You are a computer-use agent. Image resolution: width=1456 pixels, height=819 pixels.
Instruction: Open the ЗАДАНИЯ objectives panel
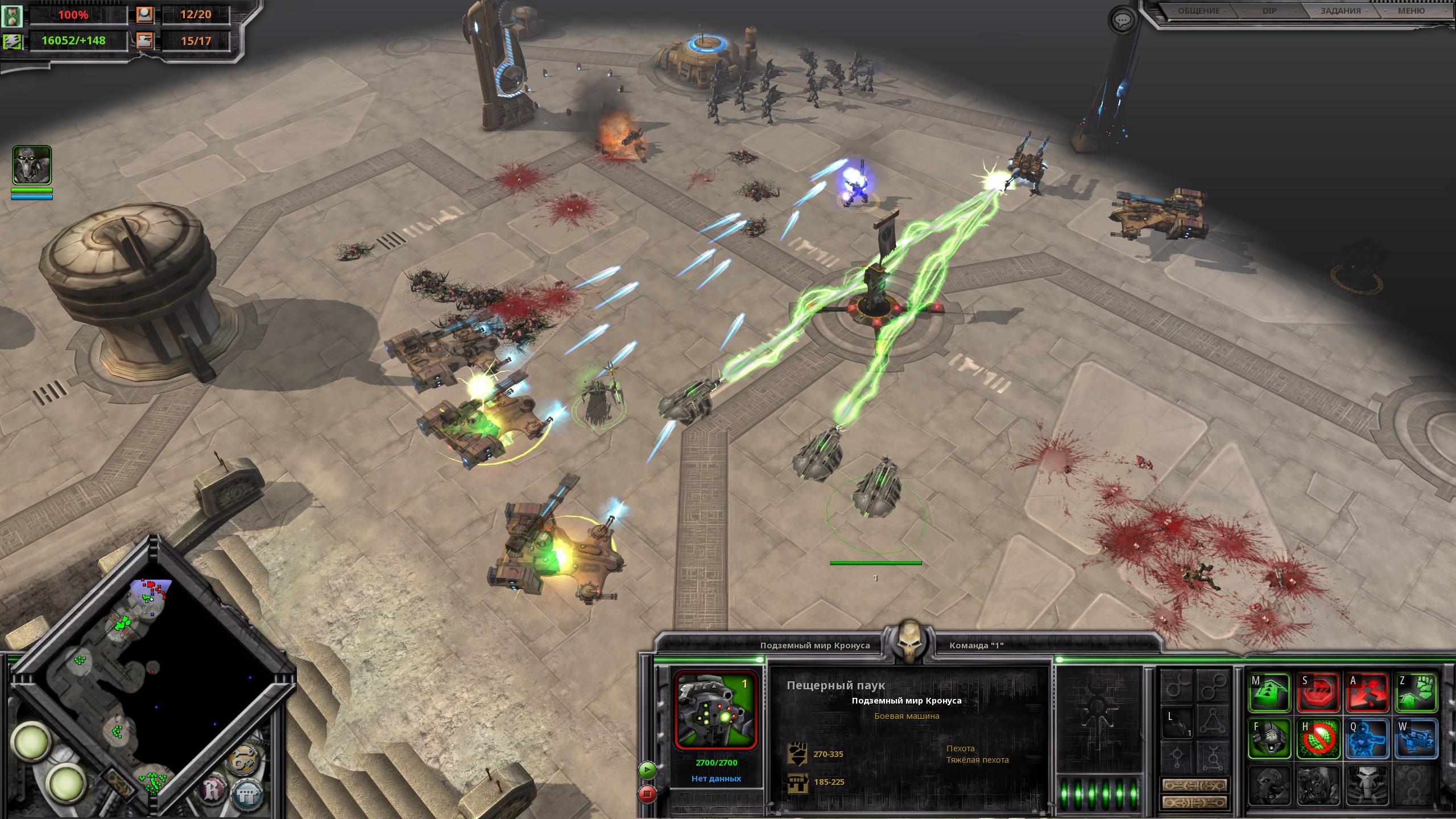click(x=1341, y=11)
